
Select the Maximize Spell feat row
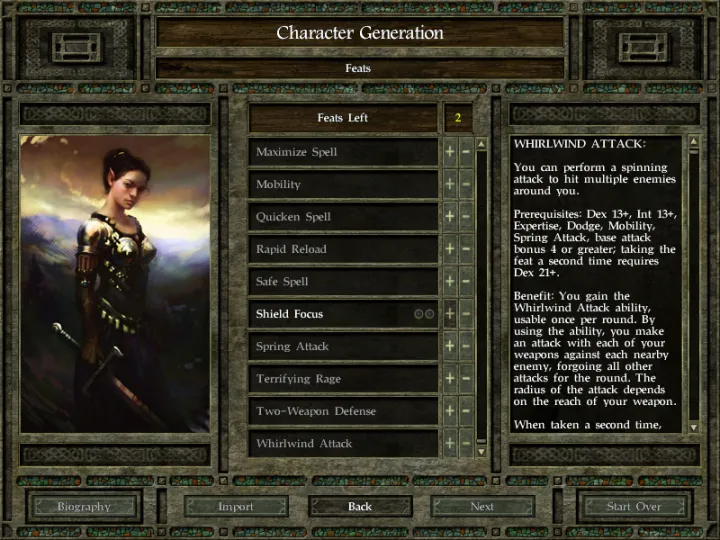(342, 152)
